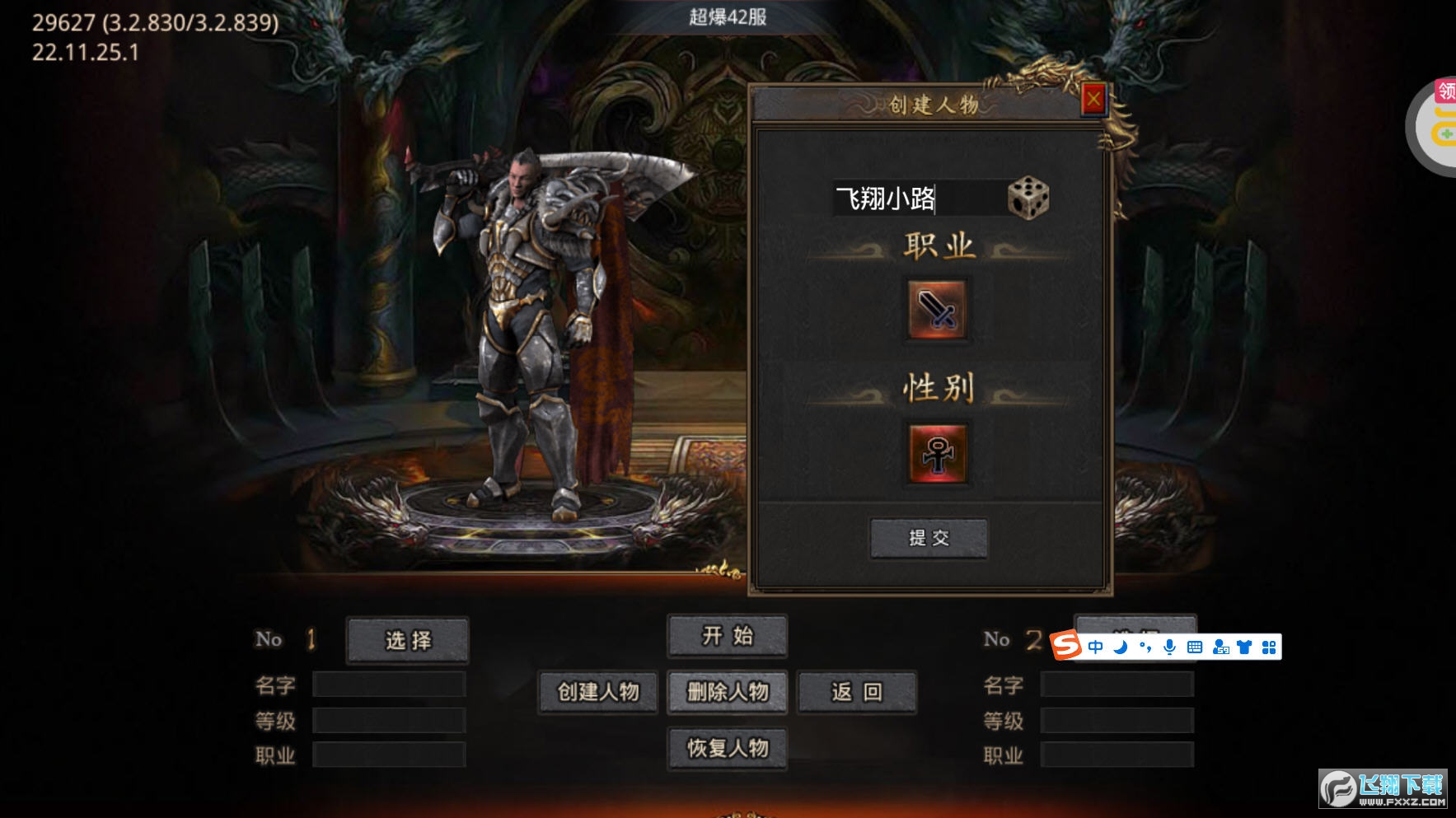Screen dimensions: 1456x818
Task: Start the game with 开始
Action: tap(727, 636)
